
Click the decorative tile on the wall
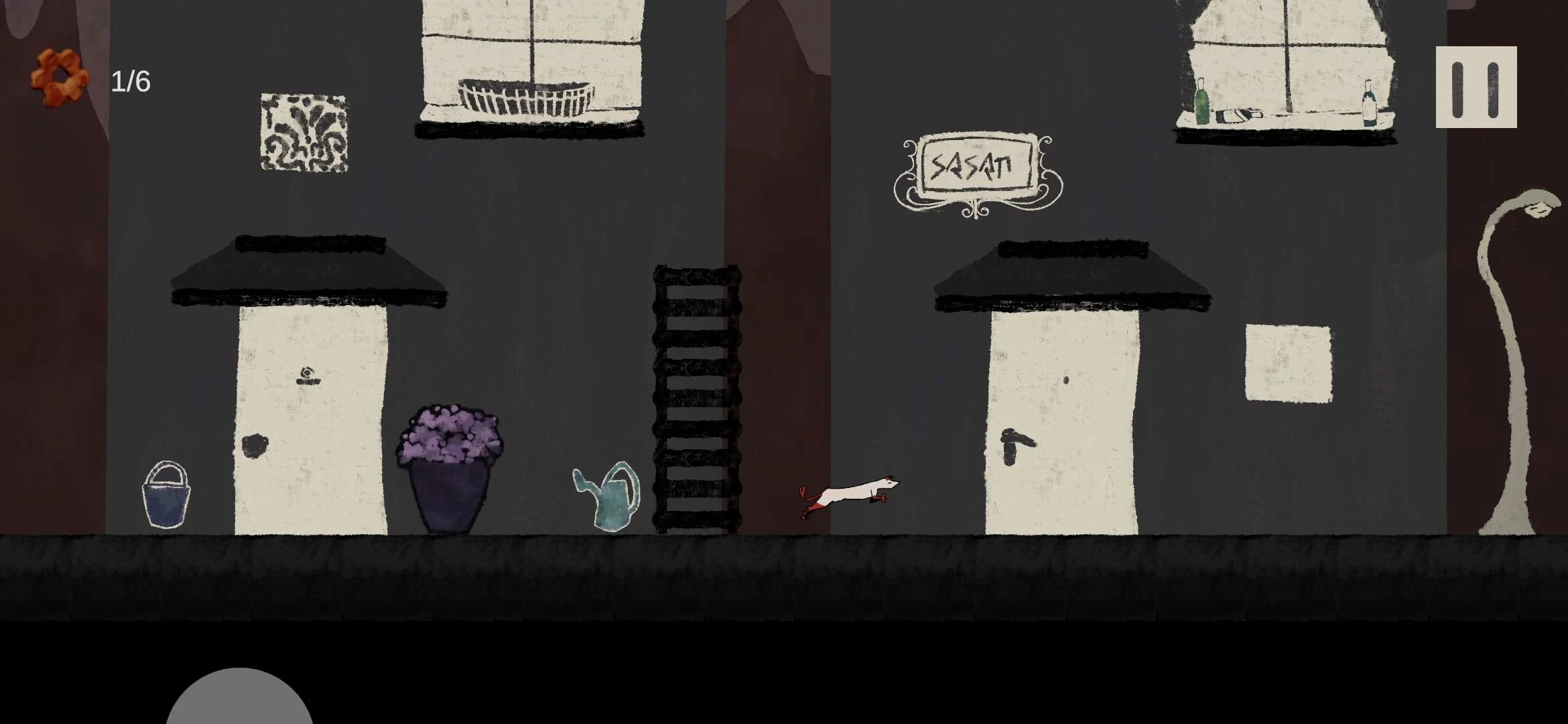[x=303, y=132]
